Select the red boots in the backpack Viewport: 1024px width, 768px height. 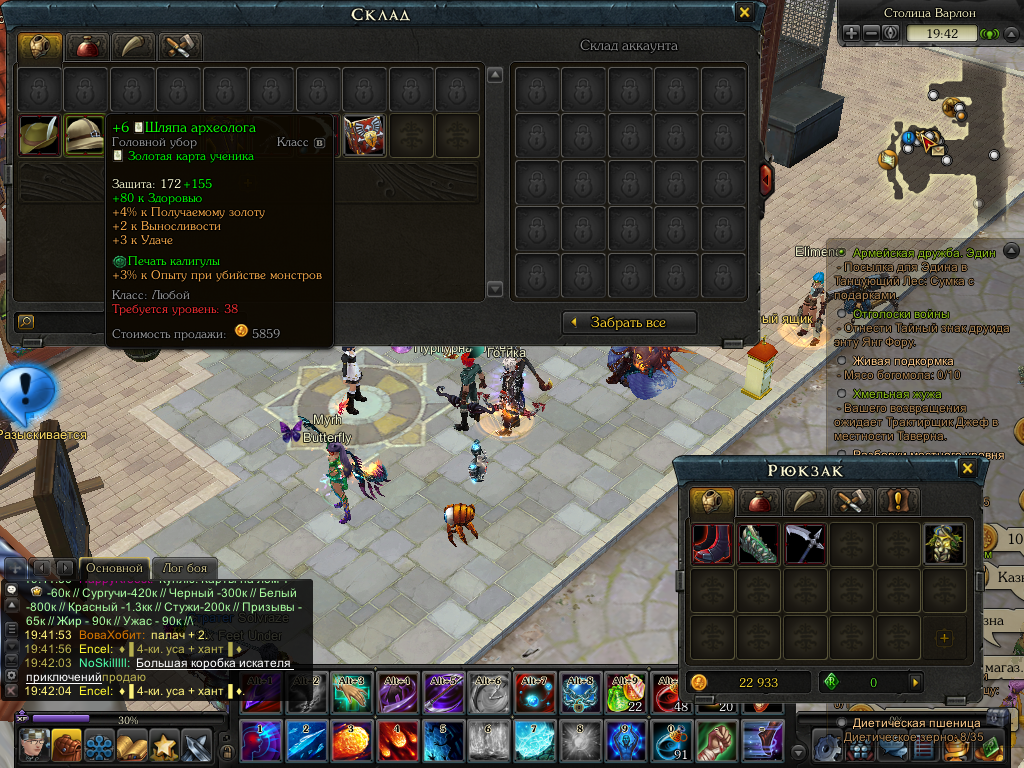pyautogui.click(x=711, y=544)
